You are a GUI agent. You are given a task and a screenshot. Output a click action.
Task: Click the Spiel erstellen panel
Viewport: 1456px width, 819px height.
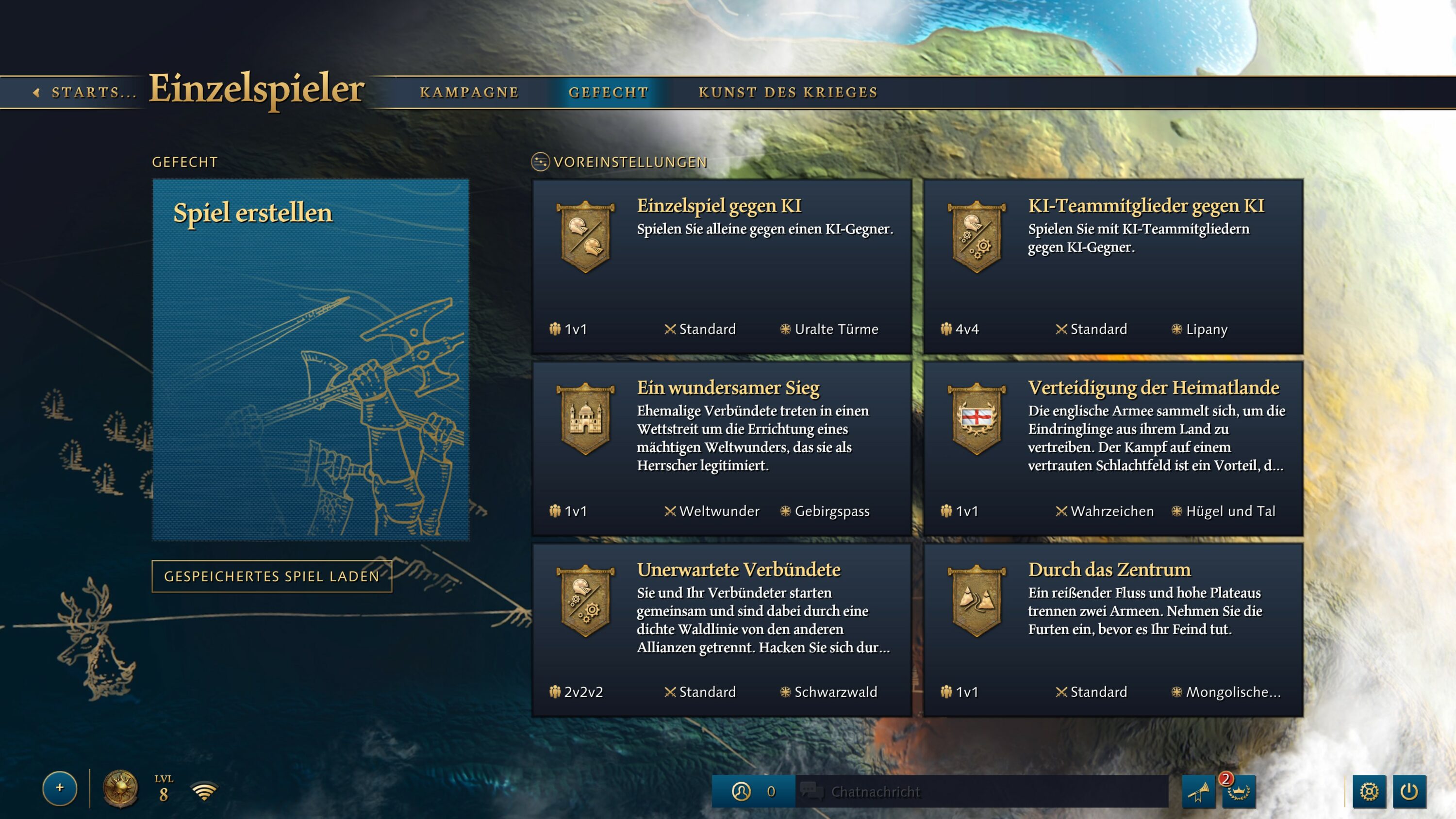[x=310, y=360]
